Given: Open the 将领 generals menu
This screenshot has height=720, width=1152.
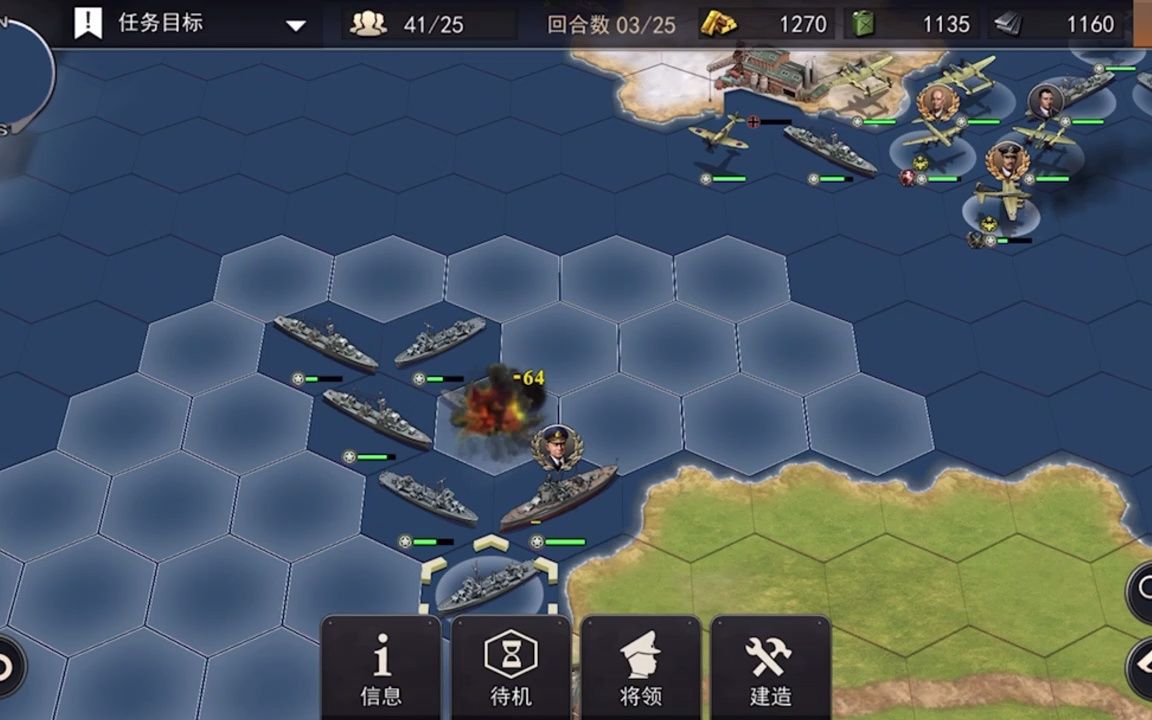Looking at the screenshot, I should (x=640, y=668).
